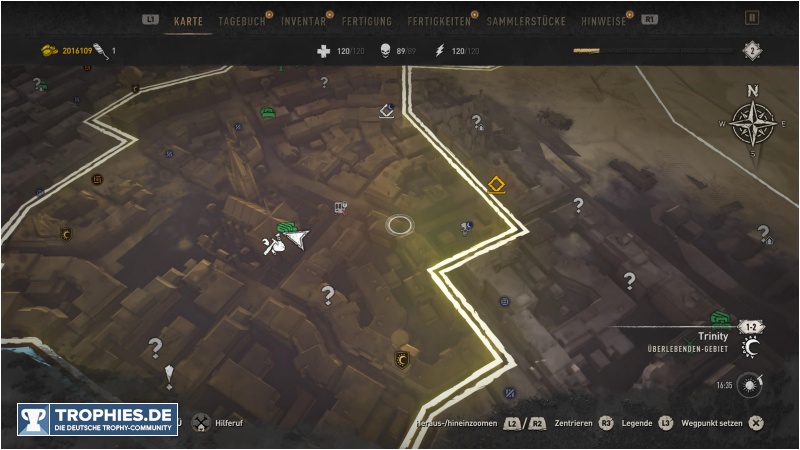Click the Trophies.de logo
Image resolution: width=800 pixels, height=450 pixels.
97,419
